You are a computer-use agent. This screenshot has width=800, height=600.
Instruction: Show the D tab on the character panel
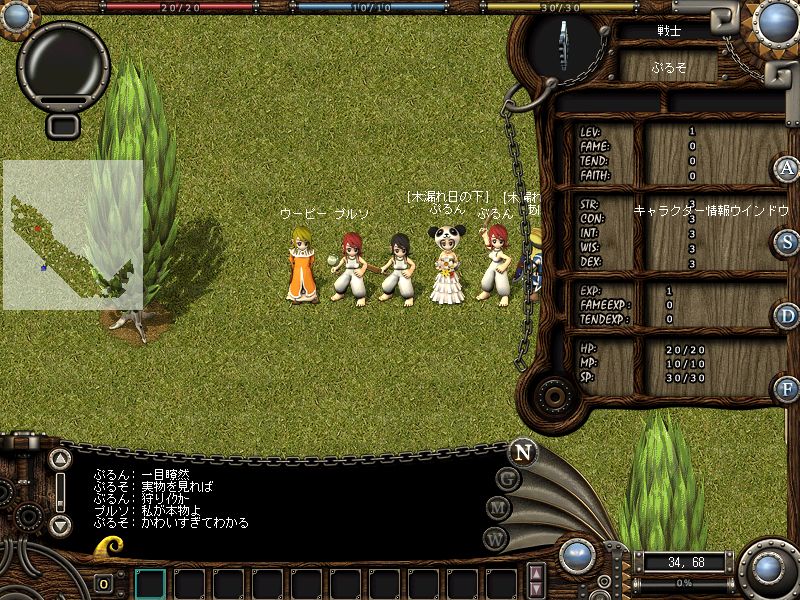[x=787, y=316]
